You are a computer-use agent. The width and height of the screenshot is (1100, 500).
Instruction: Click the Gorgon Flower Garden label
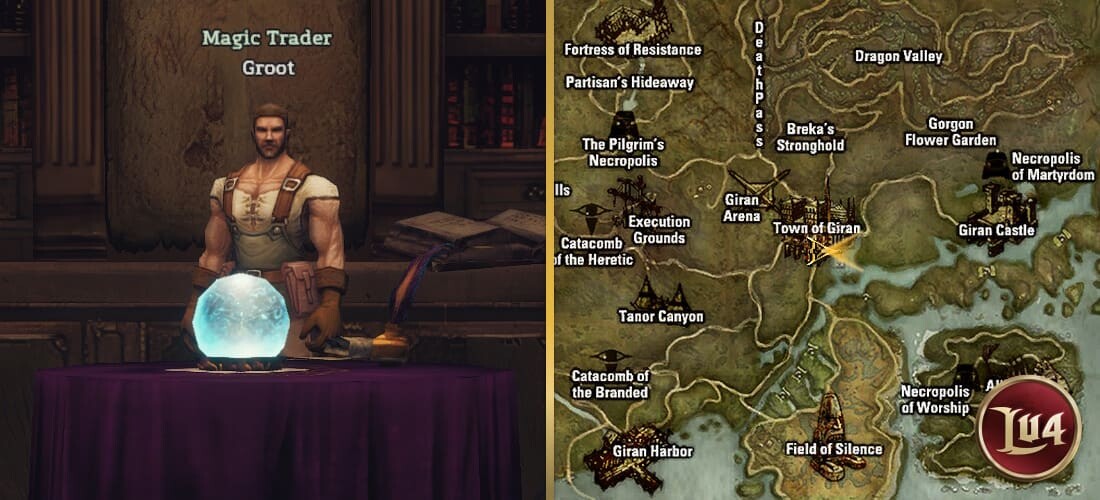(x=949, y=132)
